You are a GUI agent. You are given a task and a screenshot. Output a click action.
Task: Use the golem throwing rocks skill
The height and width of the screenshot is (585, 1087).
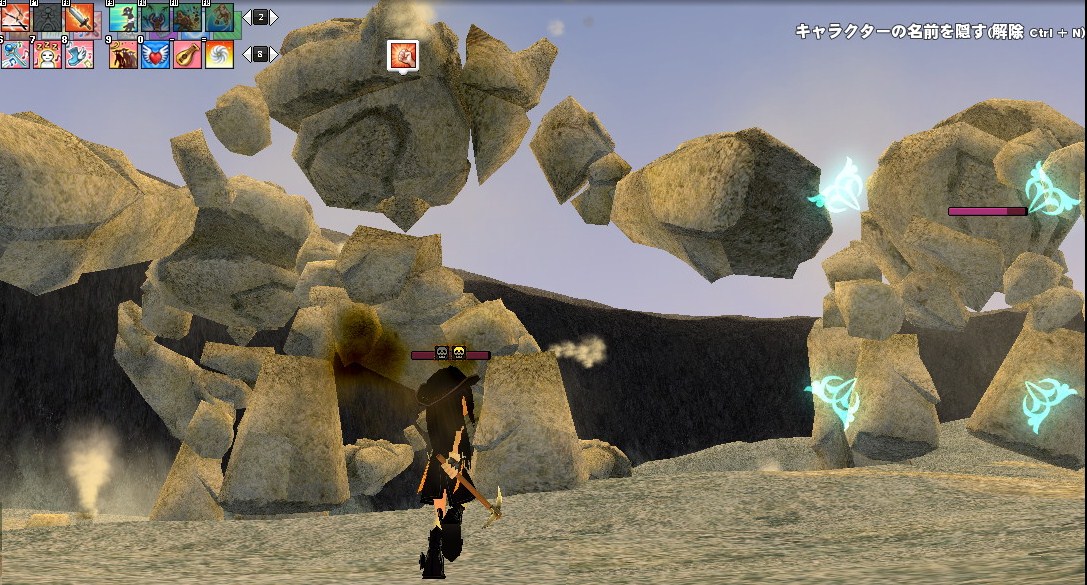coord(187,17)
